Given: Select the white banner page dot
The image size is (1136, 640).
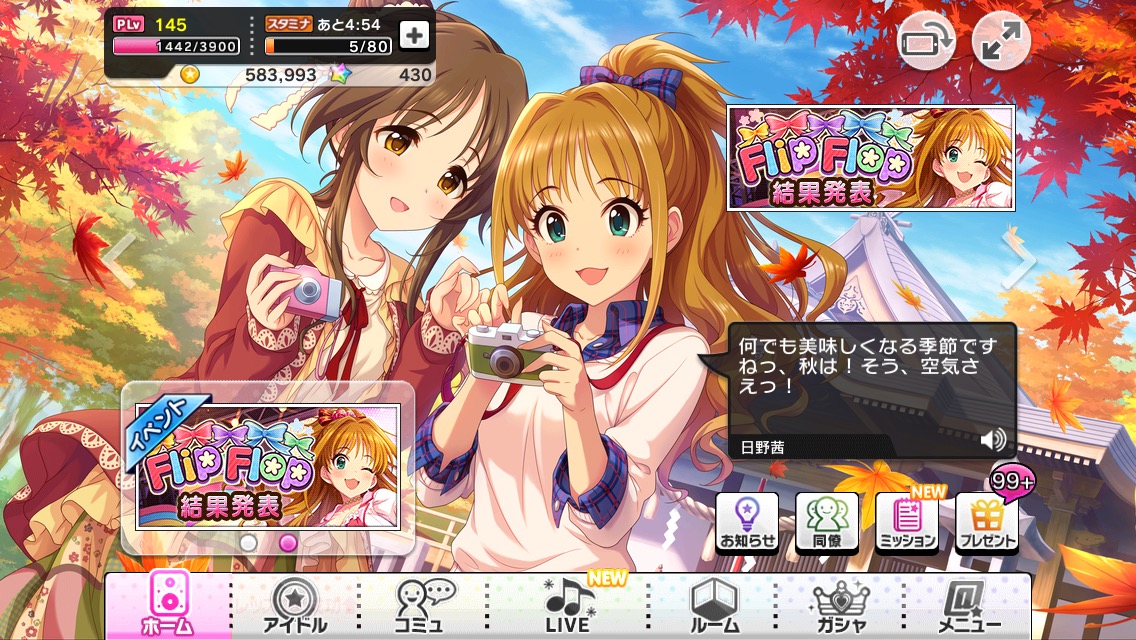Looking at the screenshot, I should [248, 542].
